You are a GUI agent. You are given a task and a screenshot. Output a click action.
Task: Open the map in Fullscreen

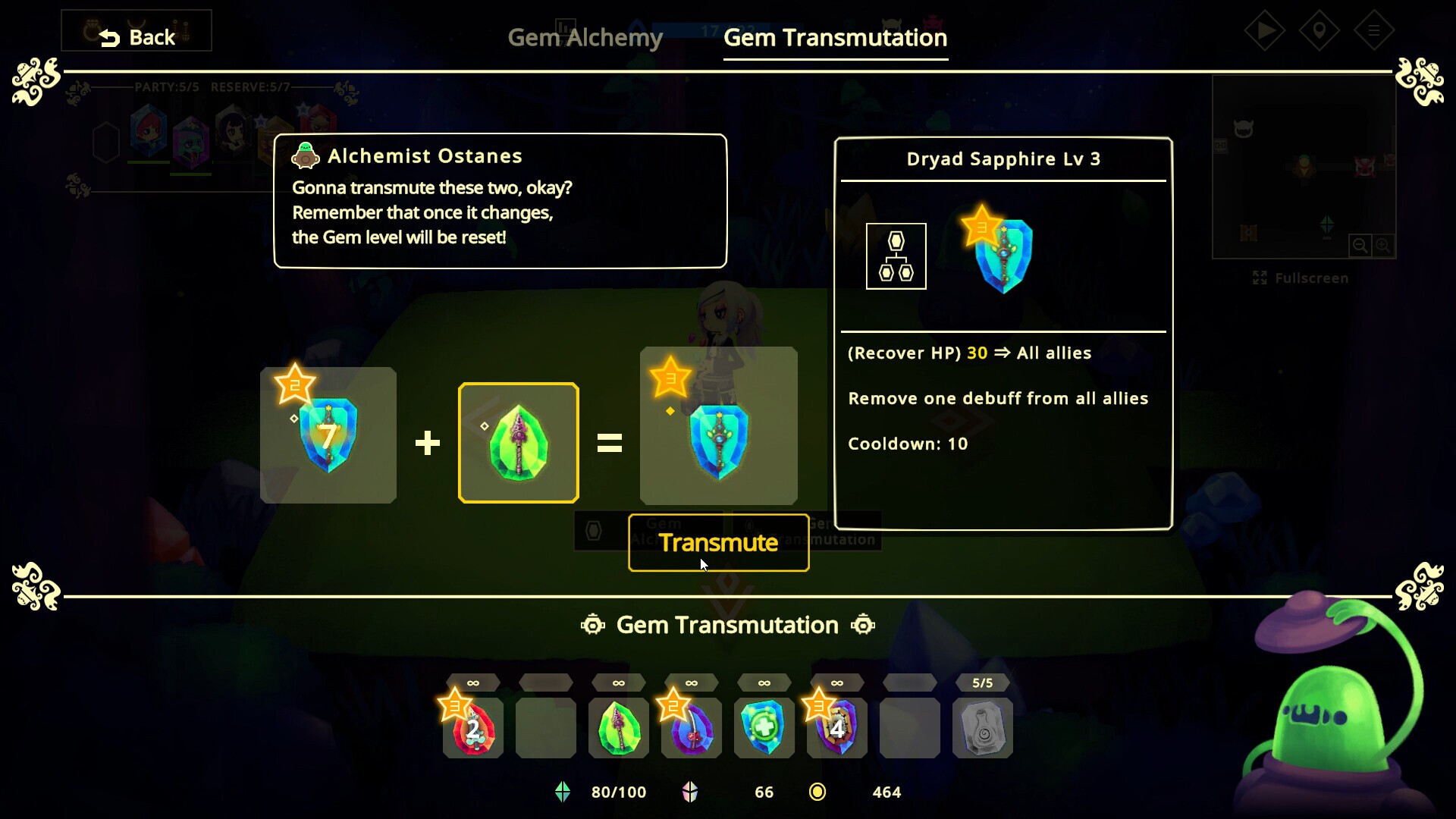pyautogui.click(x=1300, y=278)
